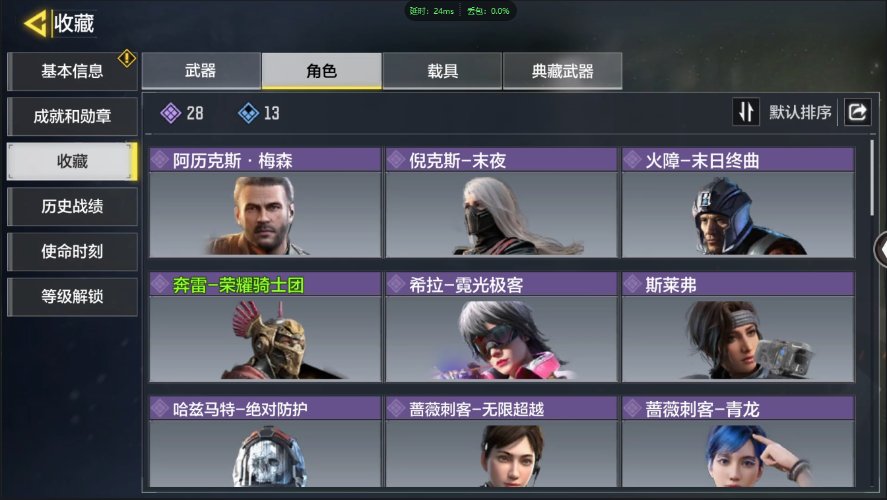Image resolution: width=887 pixels, height=500 pixels.
Task: Open the 斯莱弗 character card
Action: tap(738, 327)
